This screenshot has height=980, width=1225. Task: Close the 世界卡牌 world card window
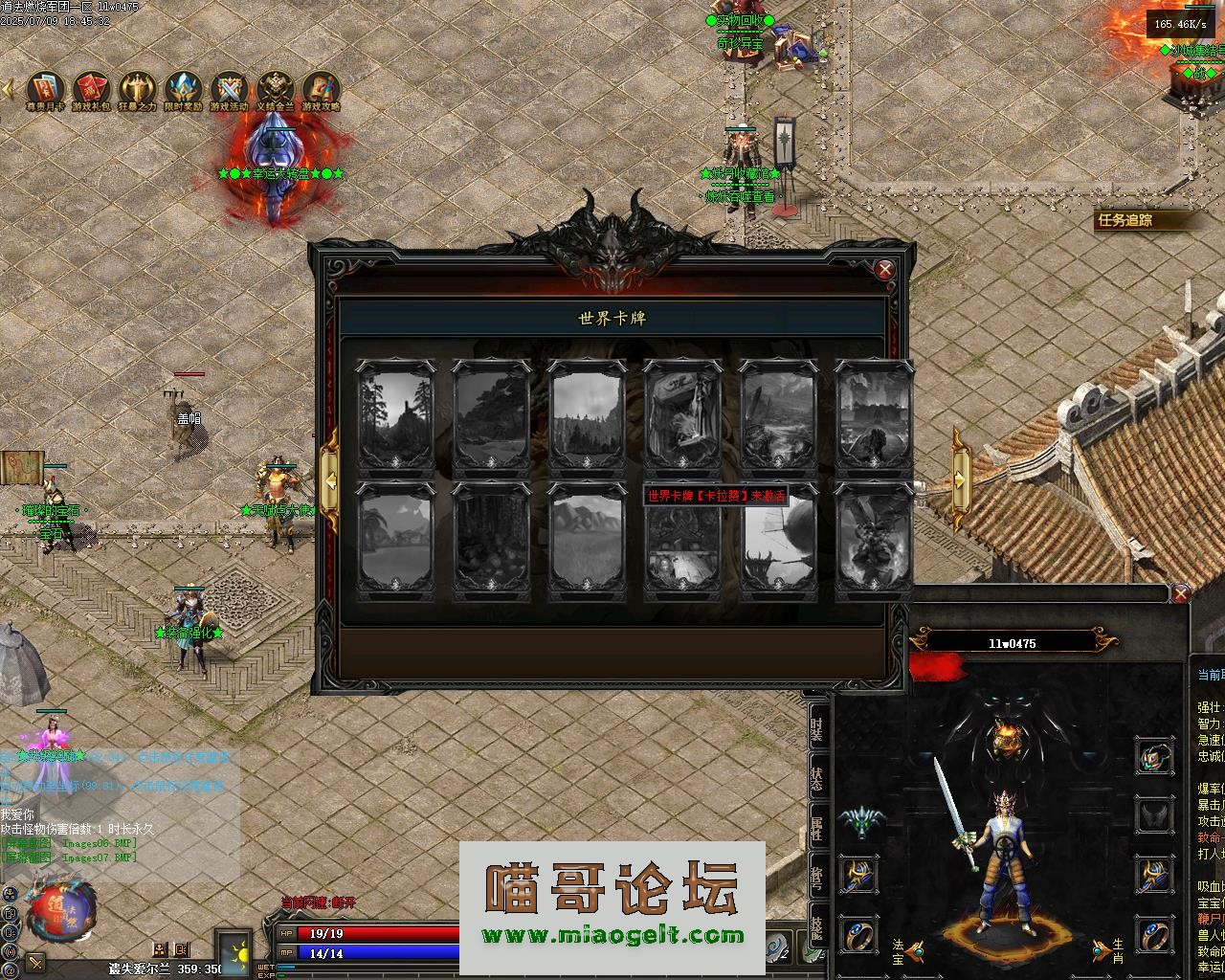(885, 269)
